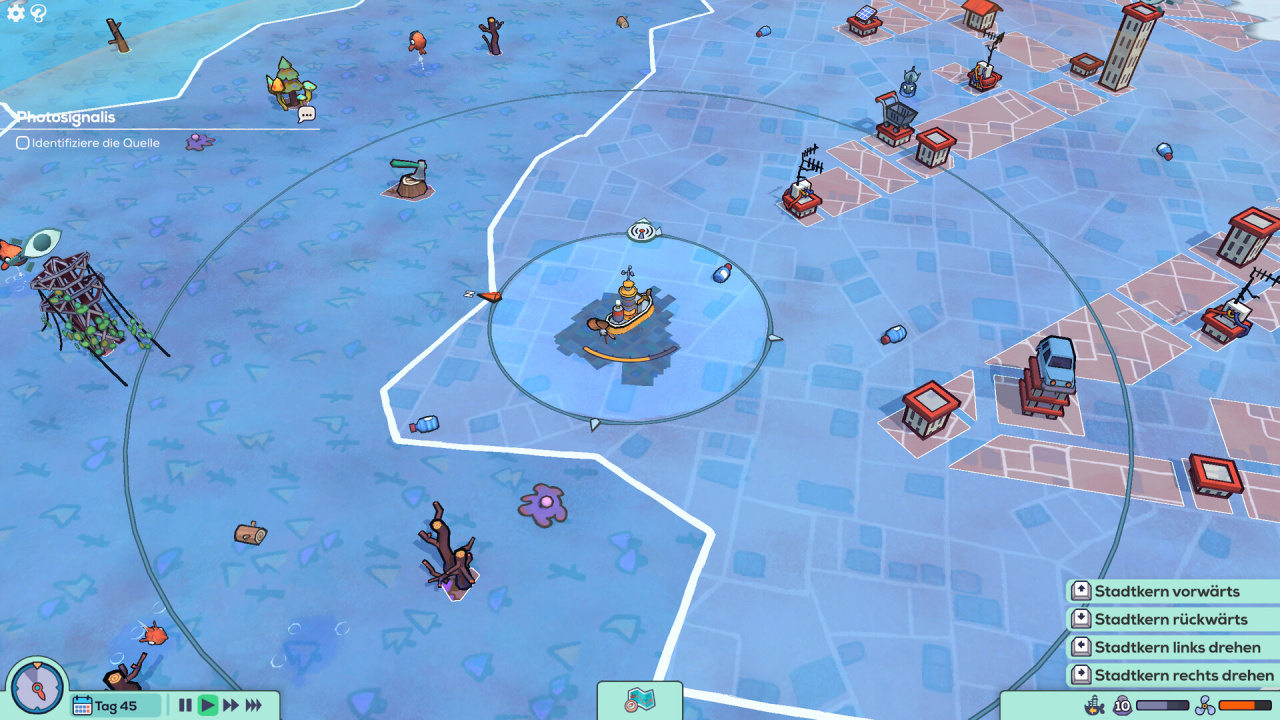Open the map with the bottom map button
This screenshot has height=720, width=1280.
pos(639,700)
